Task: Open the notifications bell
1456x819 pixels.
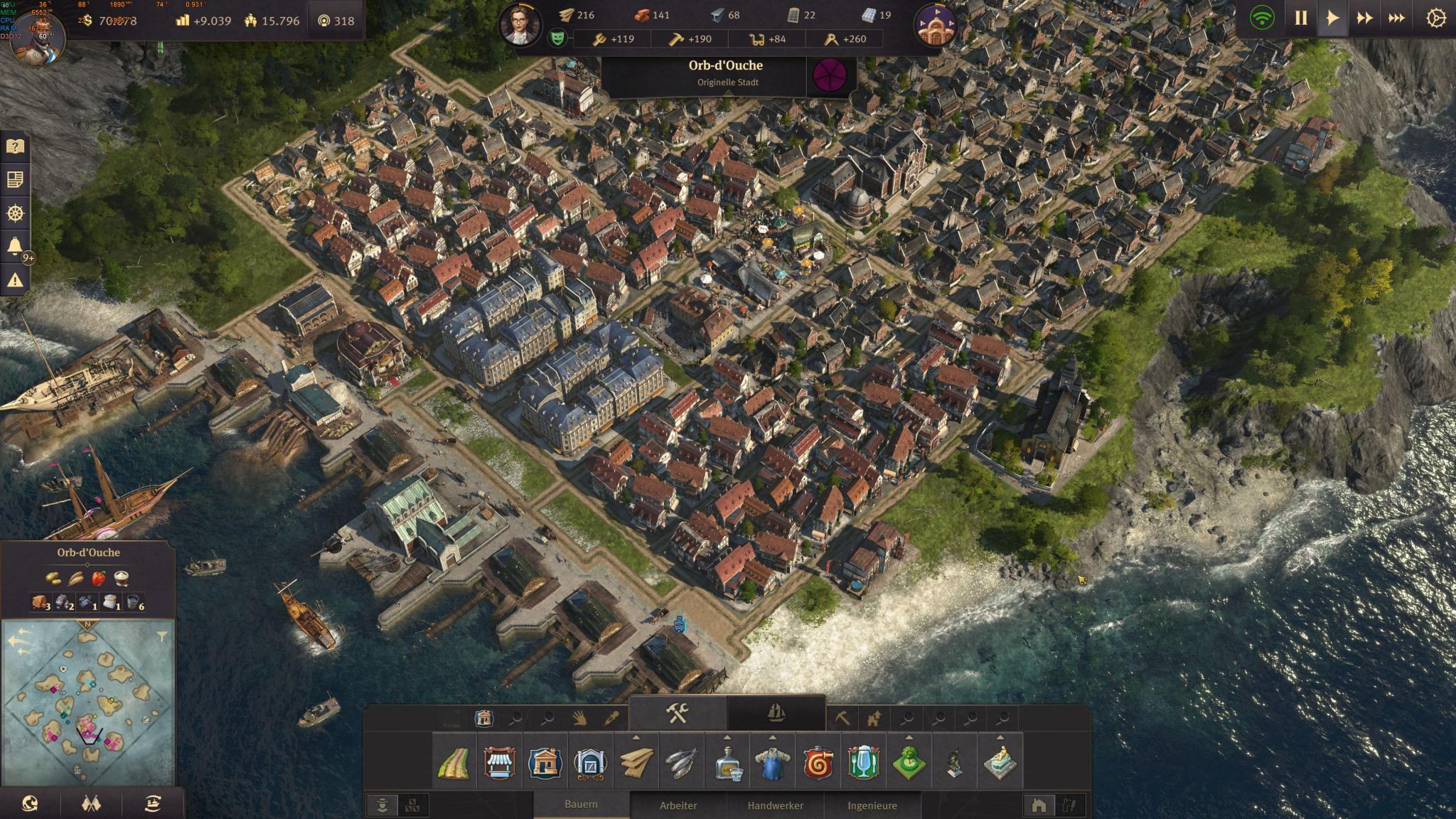Action: coord(15,247)
